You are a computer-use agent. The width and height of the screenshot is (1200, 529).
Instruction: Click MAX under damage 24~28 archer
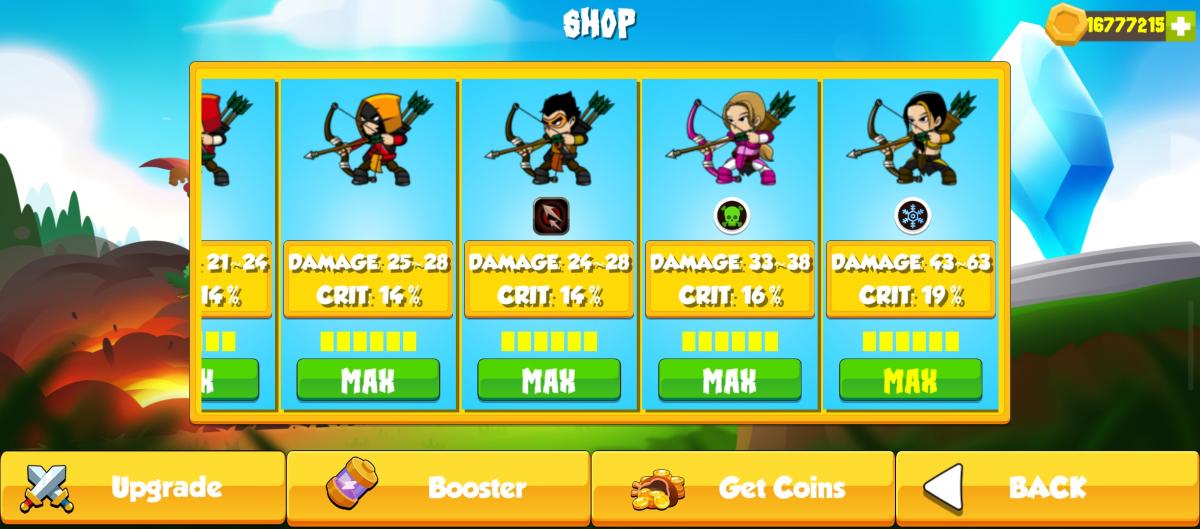(549, 380)
